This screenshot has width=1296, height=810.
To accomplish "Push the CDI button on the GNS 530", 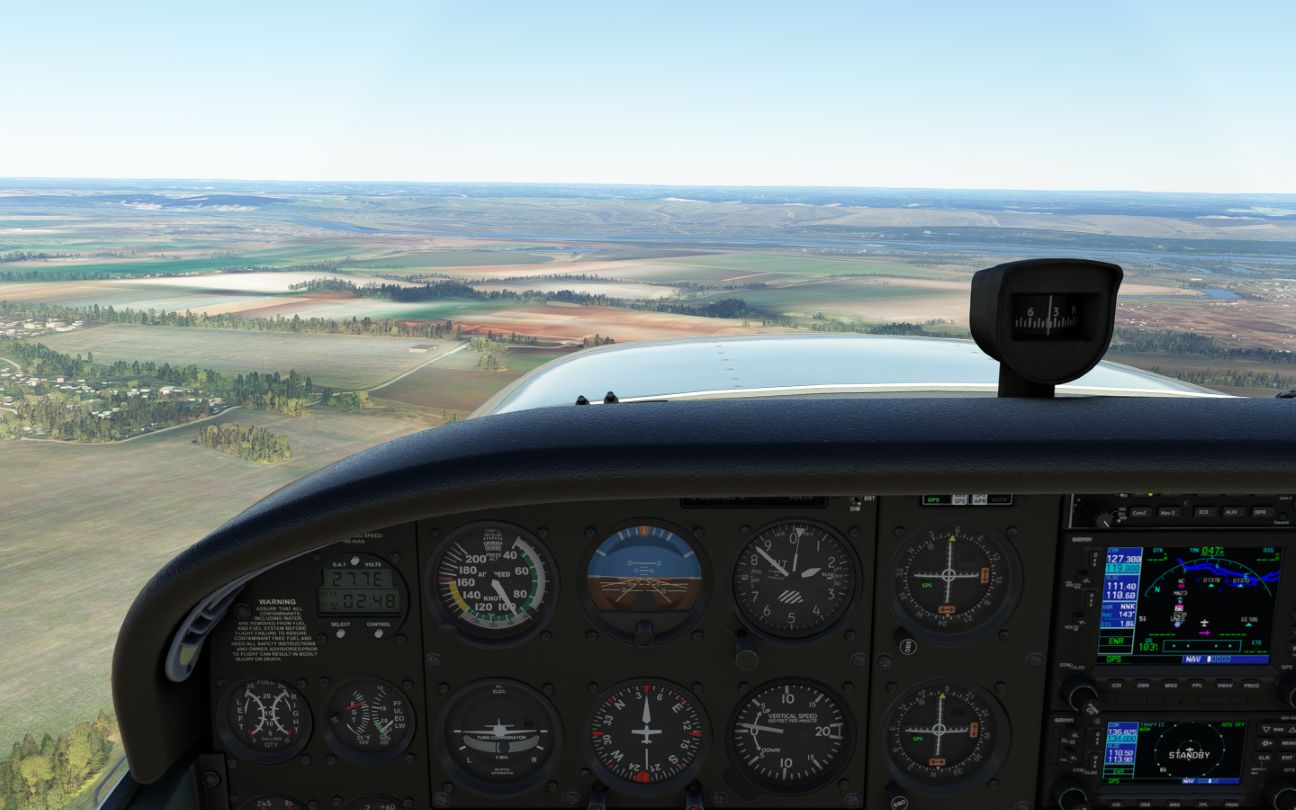I will tap(1115, 685).
